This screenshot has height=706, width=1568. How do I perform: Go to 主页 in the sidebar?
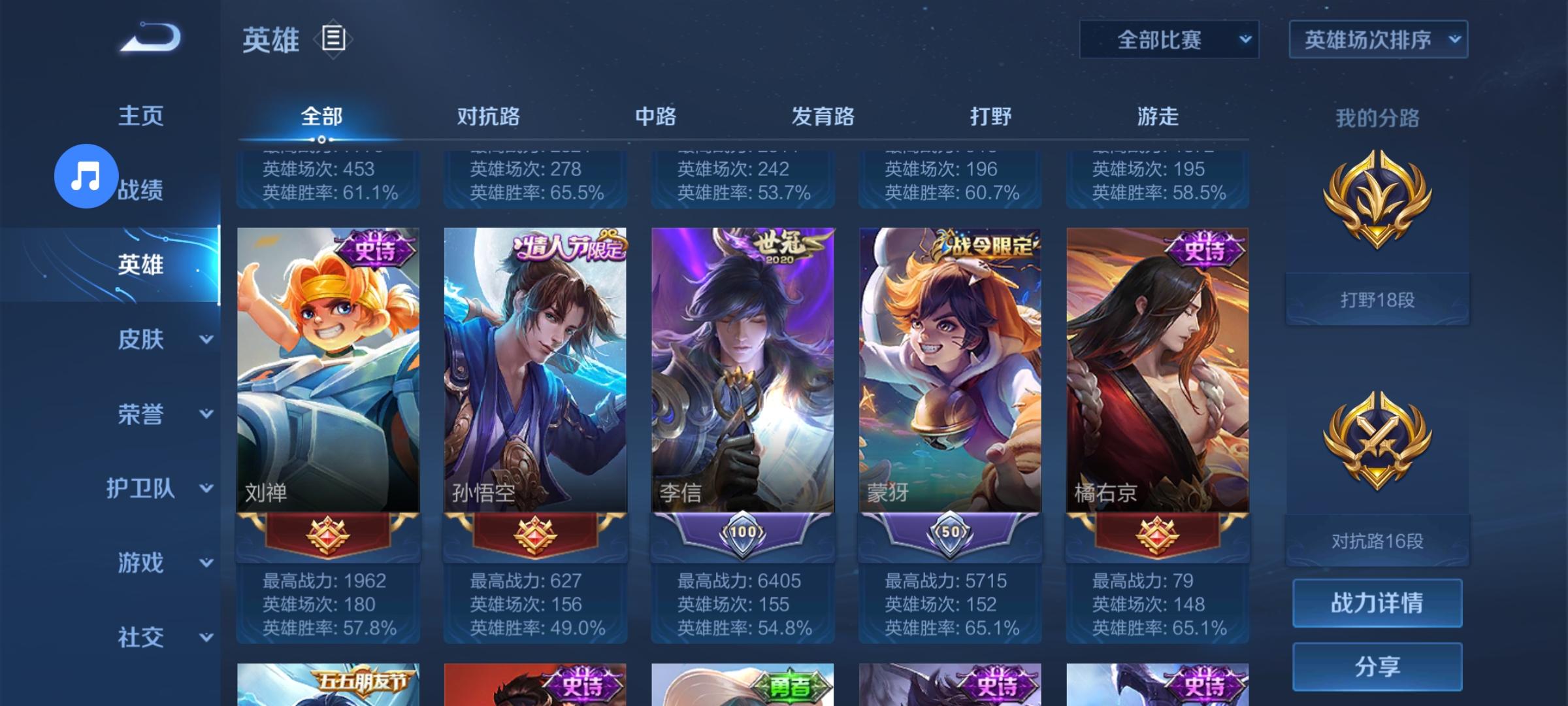tap(140, 115)
